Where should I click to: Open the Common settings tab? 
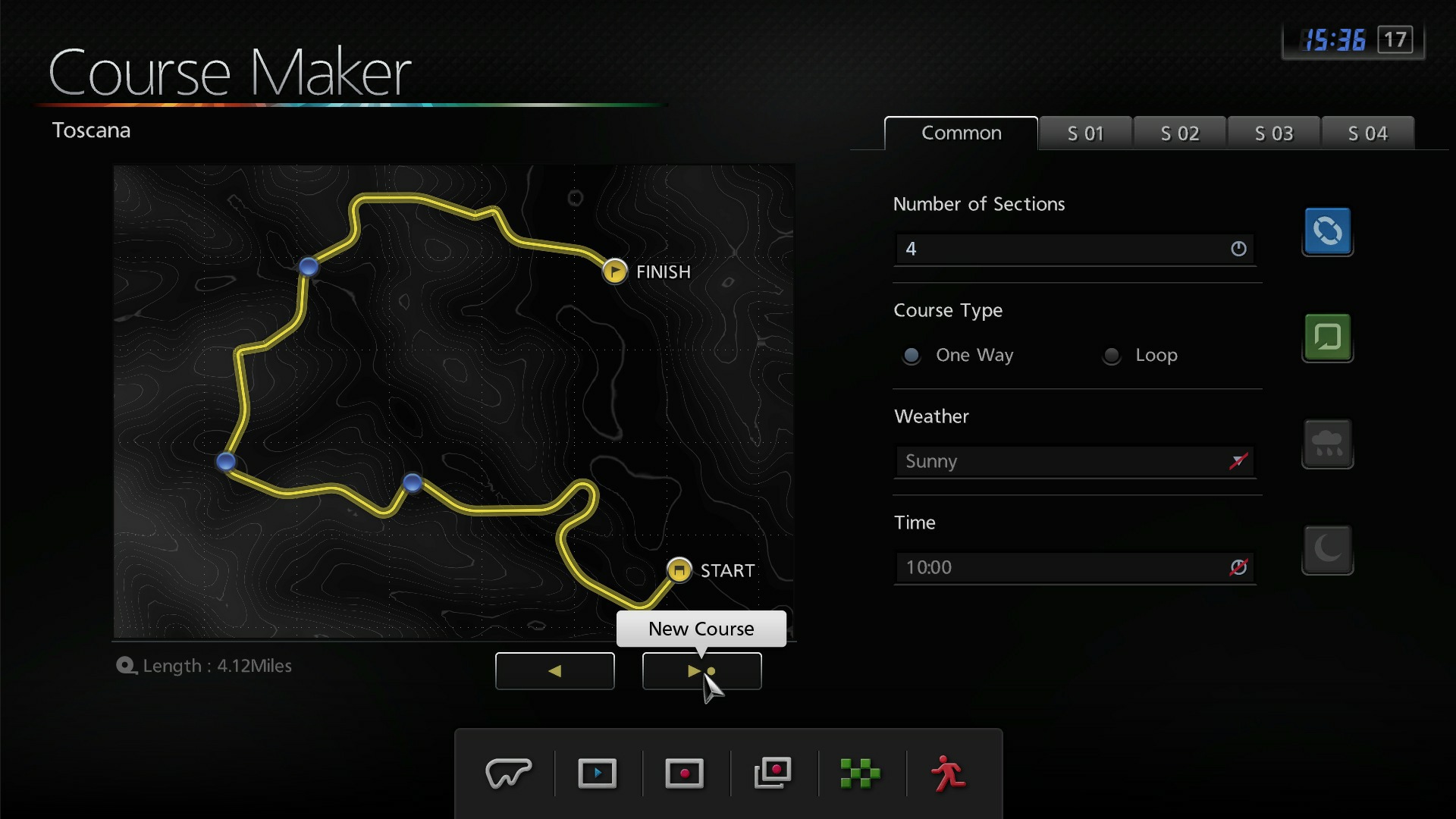click(x=960, y=133)
